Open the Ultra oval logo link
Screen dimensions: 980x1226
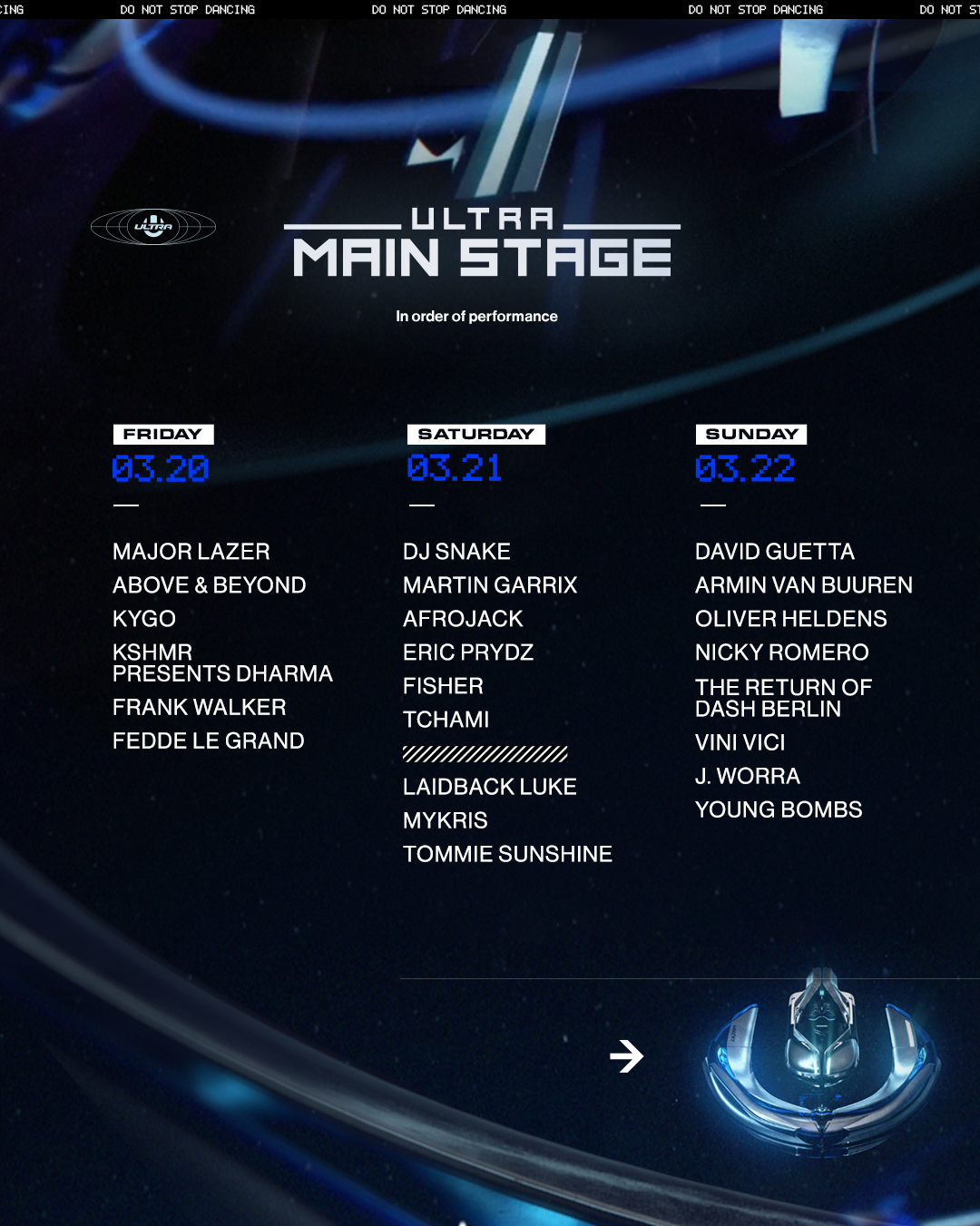pos(153,227)
